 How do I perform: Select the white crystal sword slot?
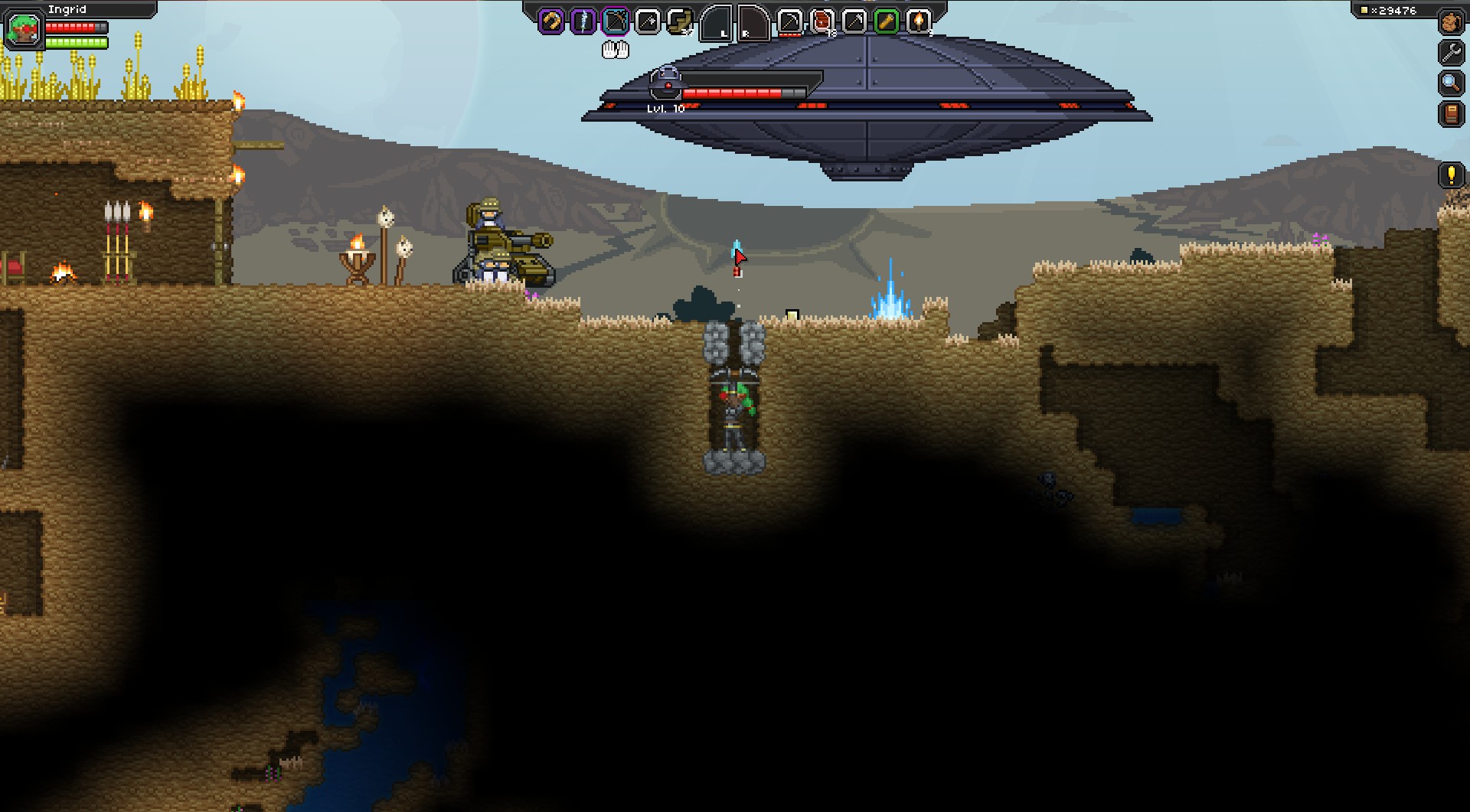[x=583, y=21]
